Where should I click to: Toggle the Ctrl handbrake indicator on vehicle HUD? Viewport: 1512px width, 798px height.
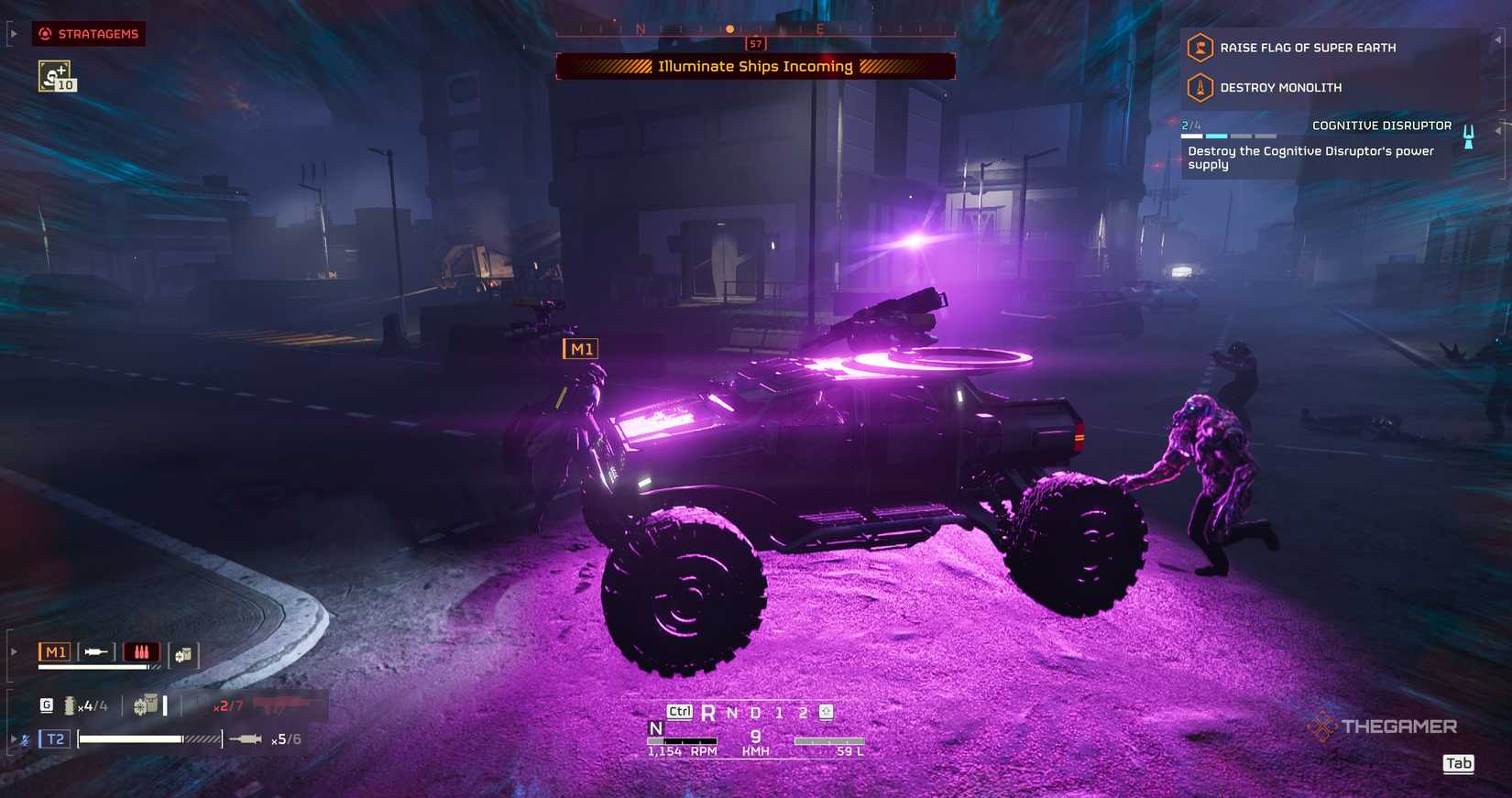pos(680,710)
